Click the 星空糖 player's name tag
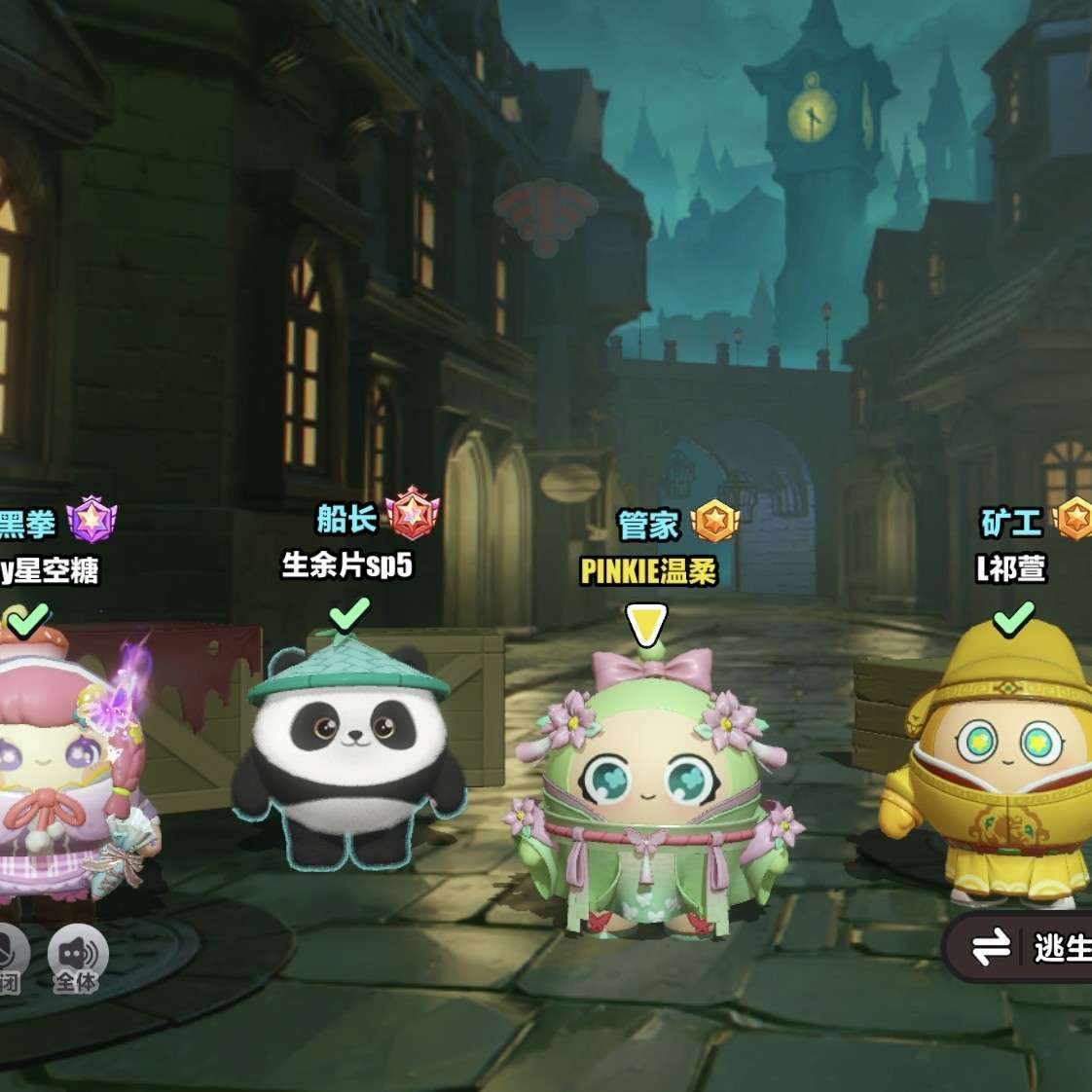Viewport: 1092px width, 1092px height. pos(49,570)
